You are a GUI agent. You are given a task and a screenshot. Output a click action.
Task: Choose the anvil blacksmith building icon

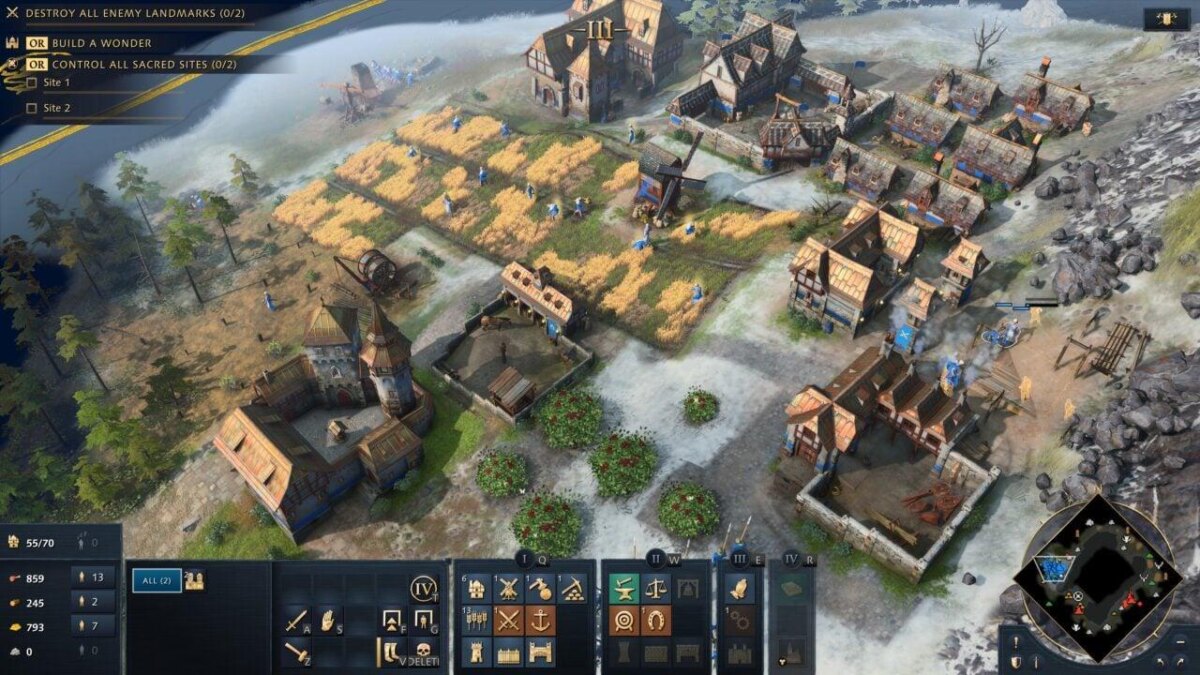coord(624,589)
